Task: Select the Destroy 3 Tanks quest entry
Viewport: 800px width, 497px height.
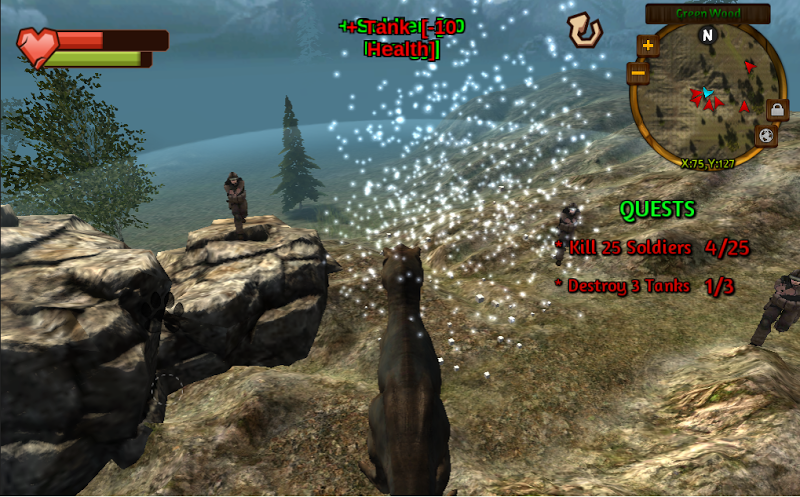Action: (650, 286)
